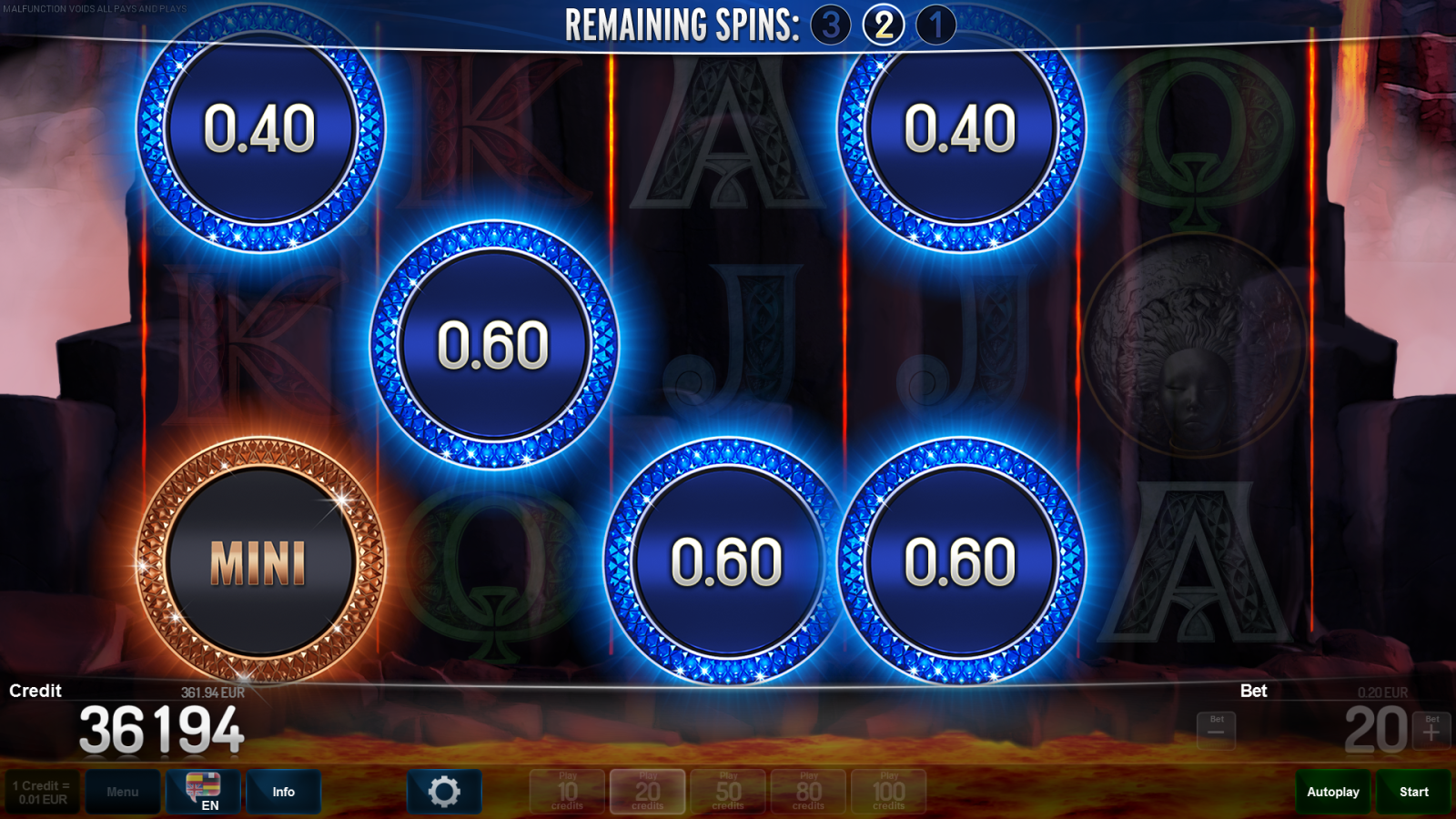Decrease the bet with the minus button
Viewport: 1456px width, 819px height.
pos(1216,730)
